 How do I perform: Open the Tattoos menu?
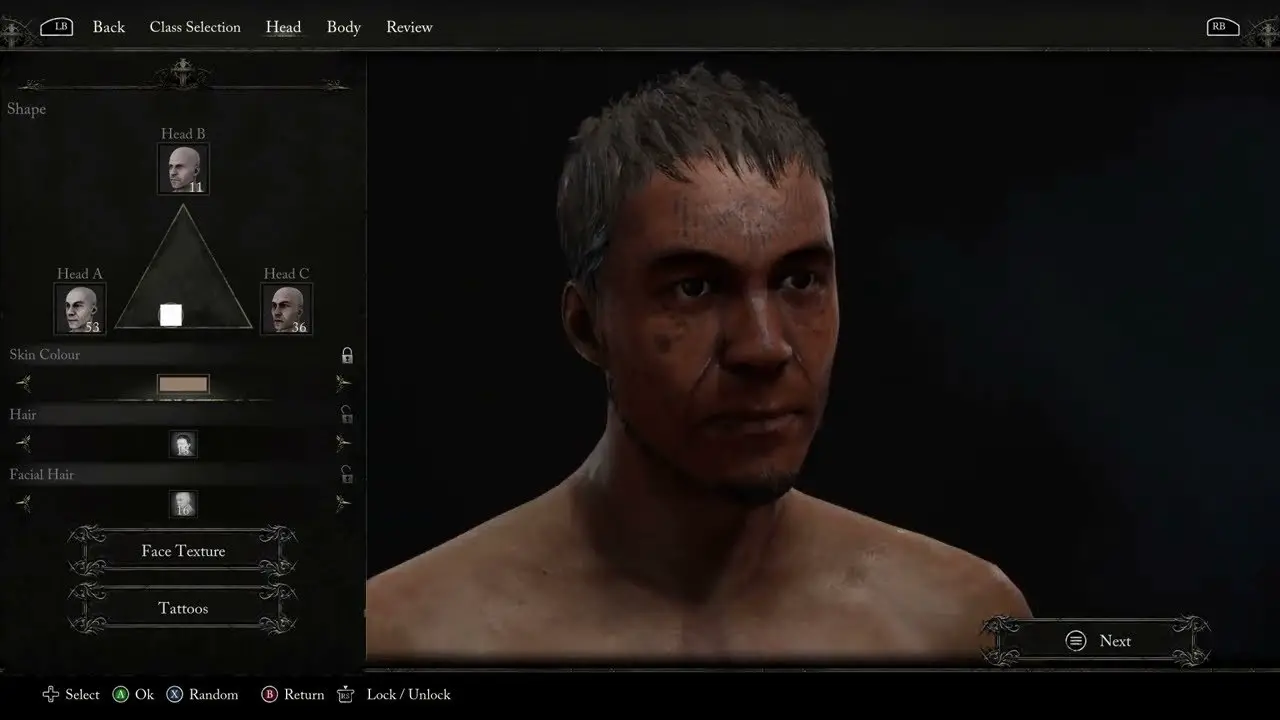183,608
